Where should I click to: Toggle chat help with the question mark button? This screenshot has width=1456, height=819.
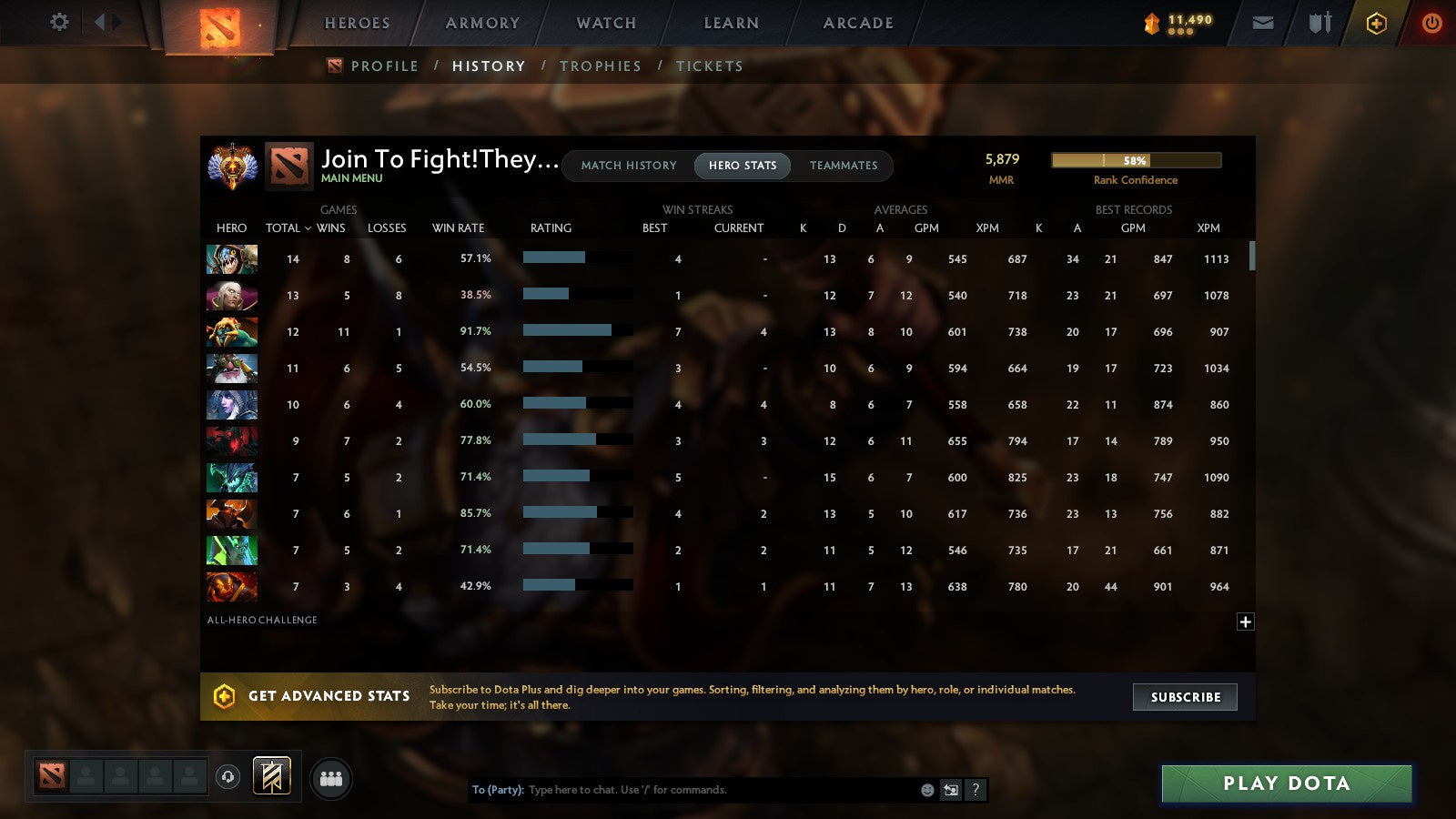pyautogui.click(x=976, y=790)
